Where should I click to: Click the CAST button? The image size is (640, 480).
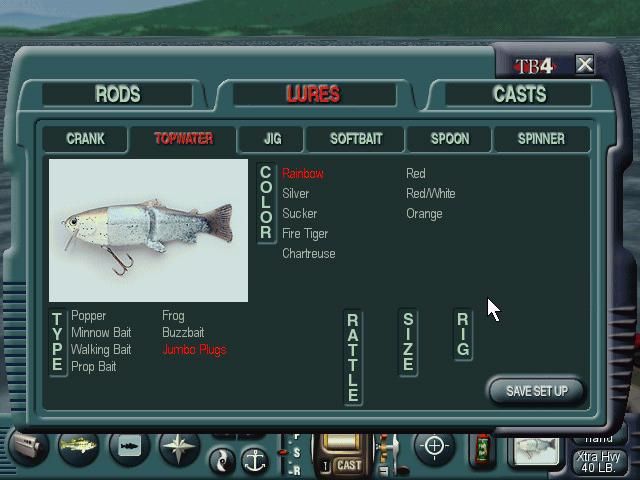pyautogui.click(x=349, y=465)
